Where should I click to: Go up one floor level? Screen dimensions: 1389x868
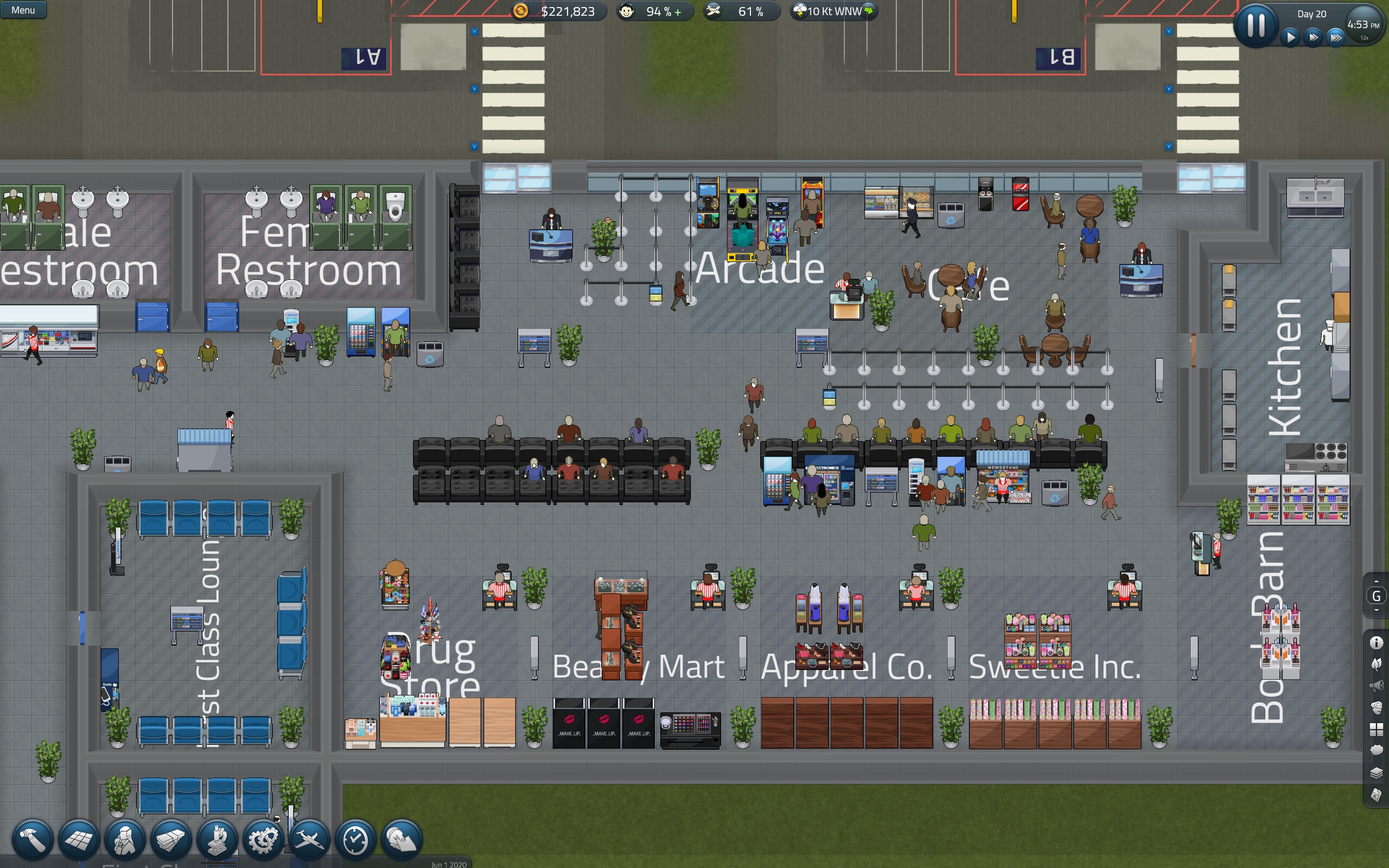click(1377, 582)
